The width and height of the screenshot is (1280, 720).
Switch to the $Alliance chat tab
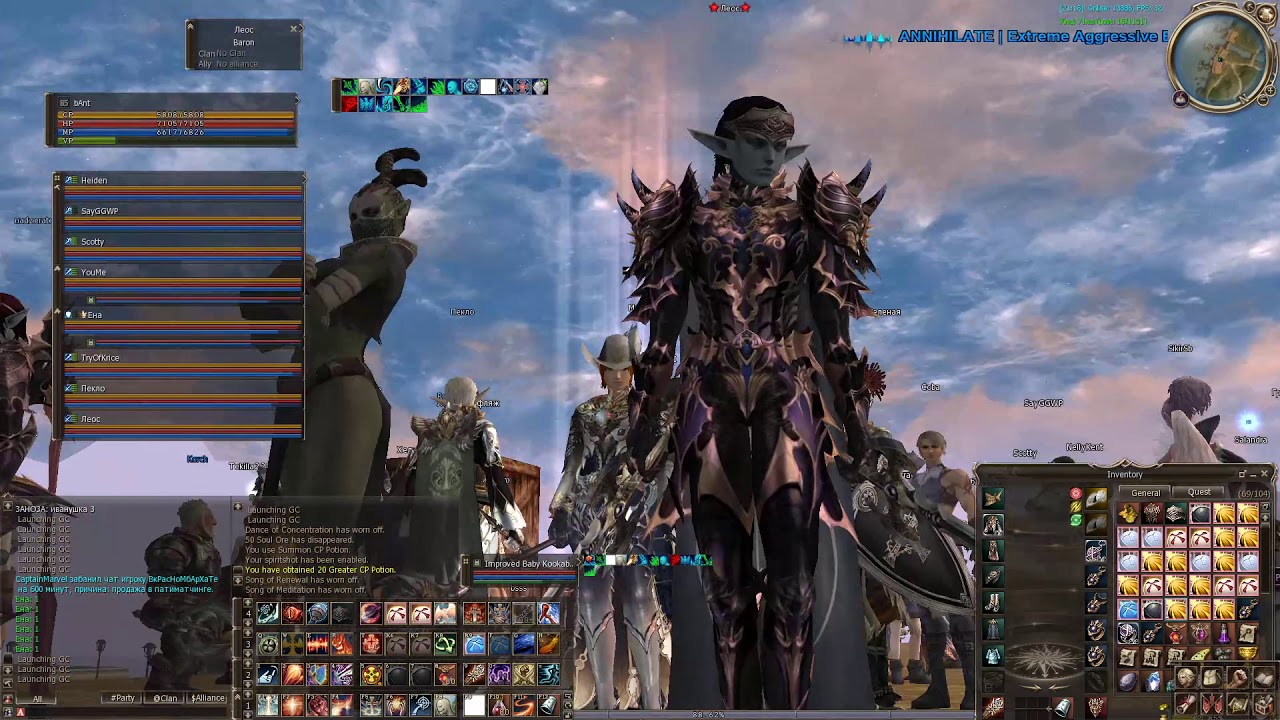(x=207, y=698)
